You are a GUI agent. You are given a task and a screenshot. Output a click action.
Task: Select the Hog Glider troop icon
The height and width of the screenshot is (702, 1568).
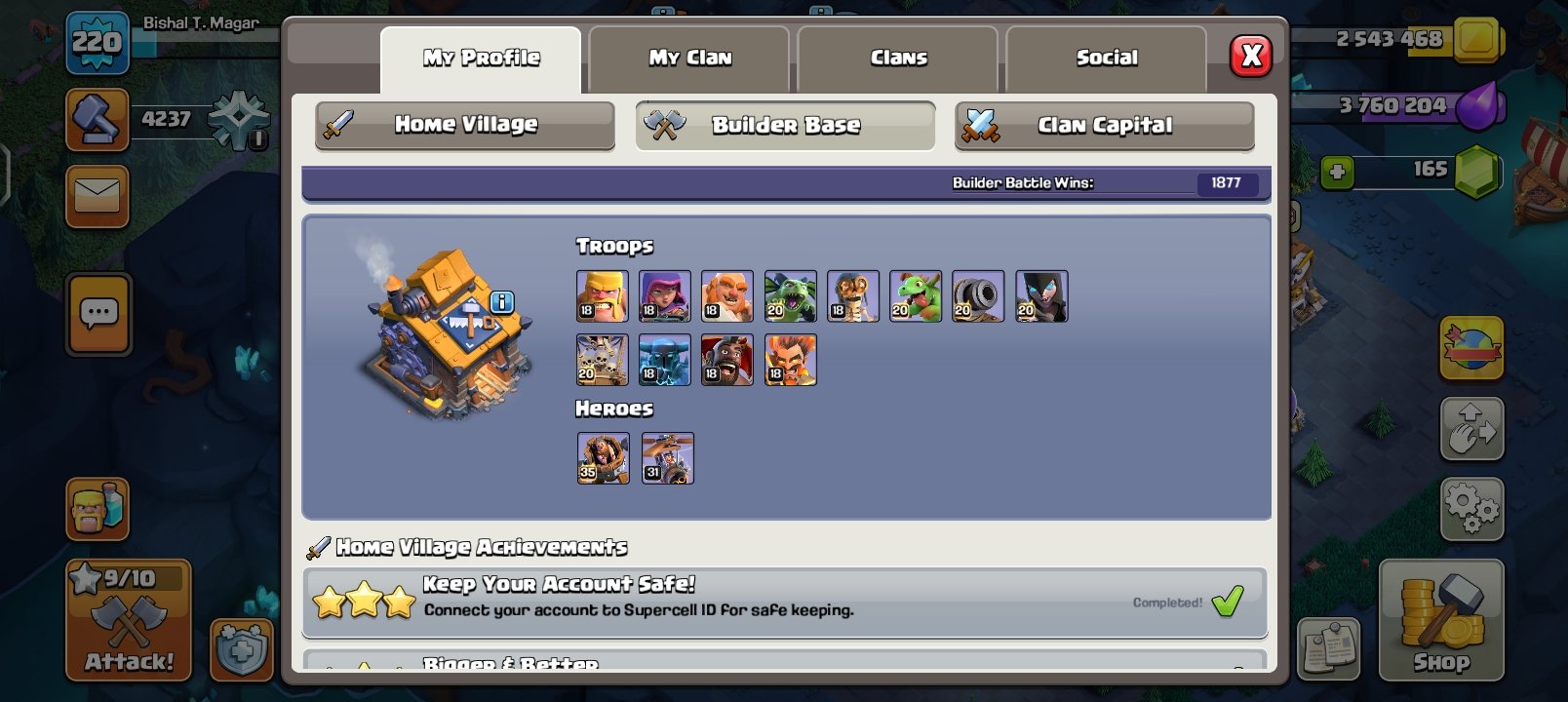(x=727, y=360)
